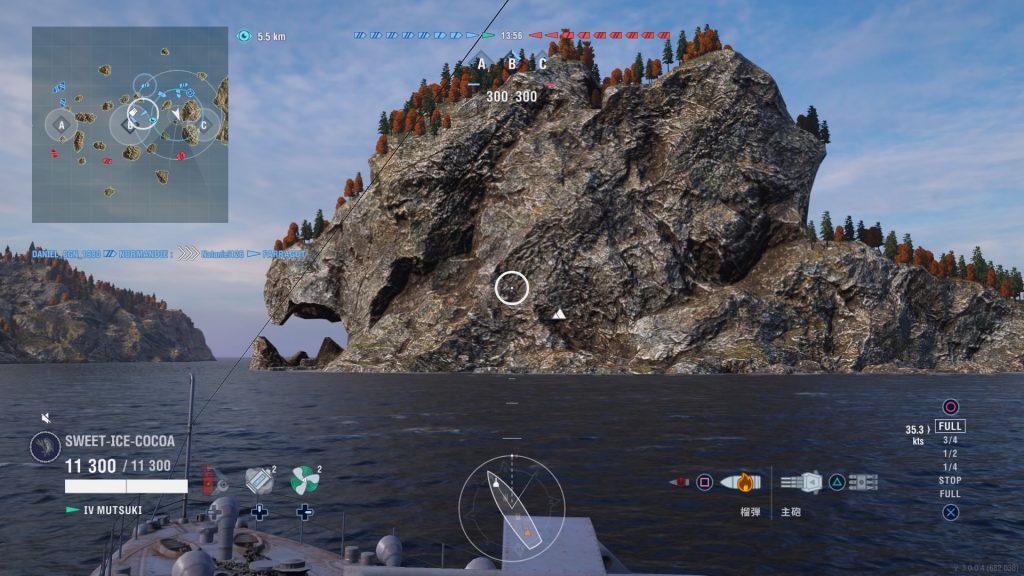The image size is (1024, 576).
Task: Set throttle to STOP
Action: 949,480
